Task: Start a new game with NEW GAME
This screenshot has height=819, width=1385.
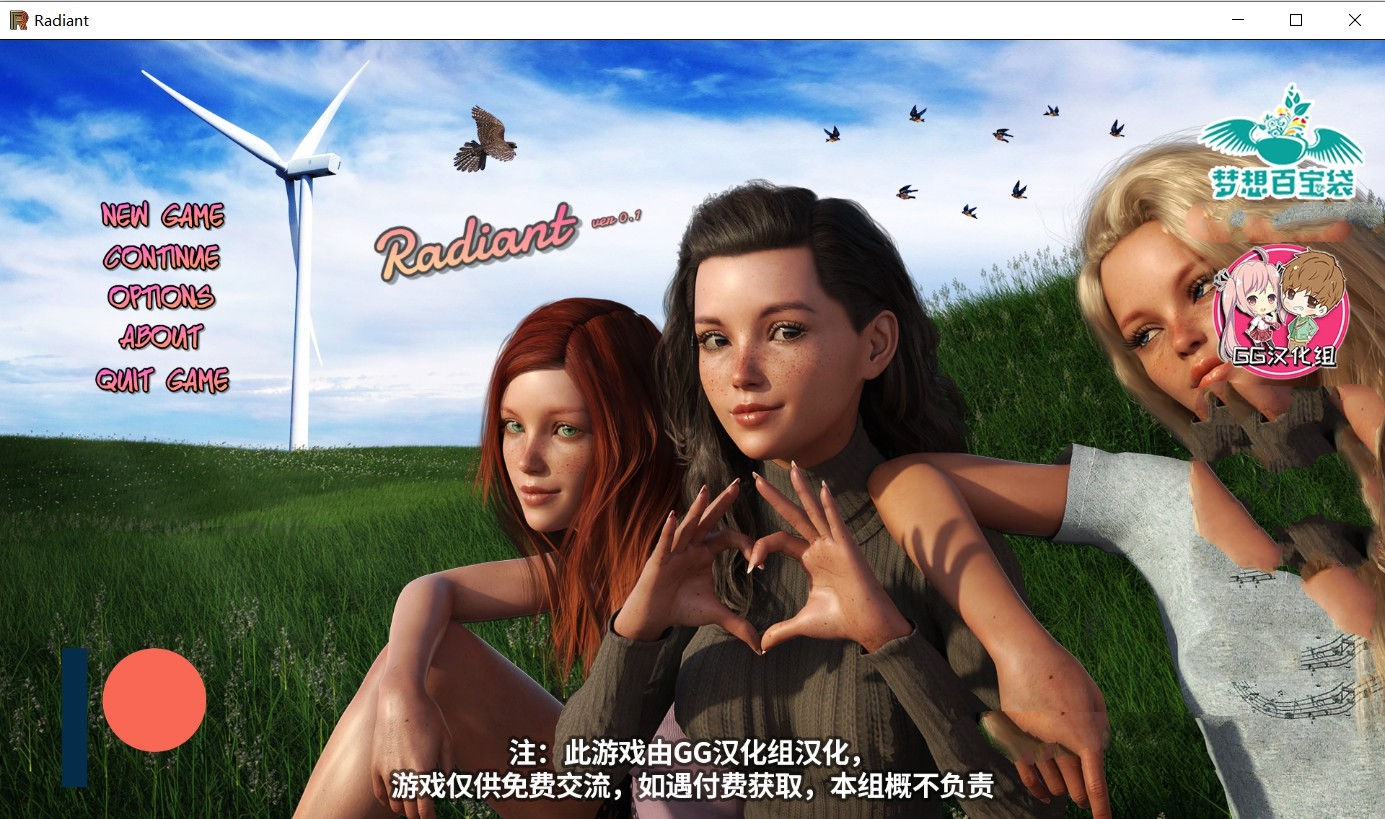Action: (163, 215)
